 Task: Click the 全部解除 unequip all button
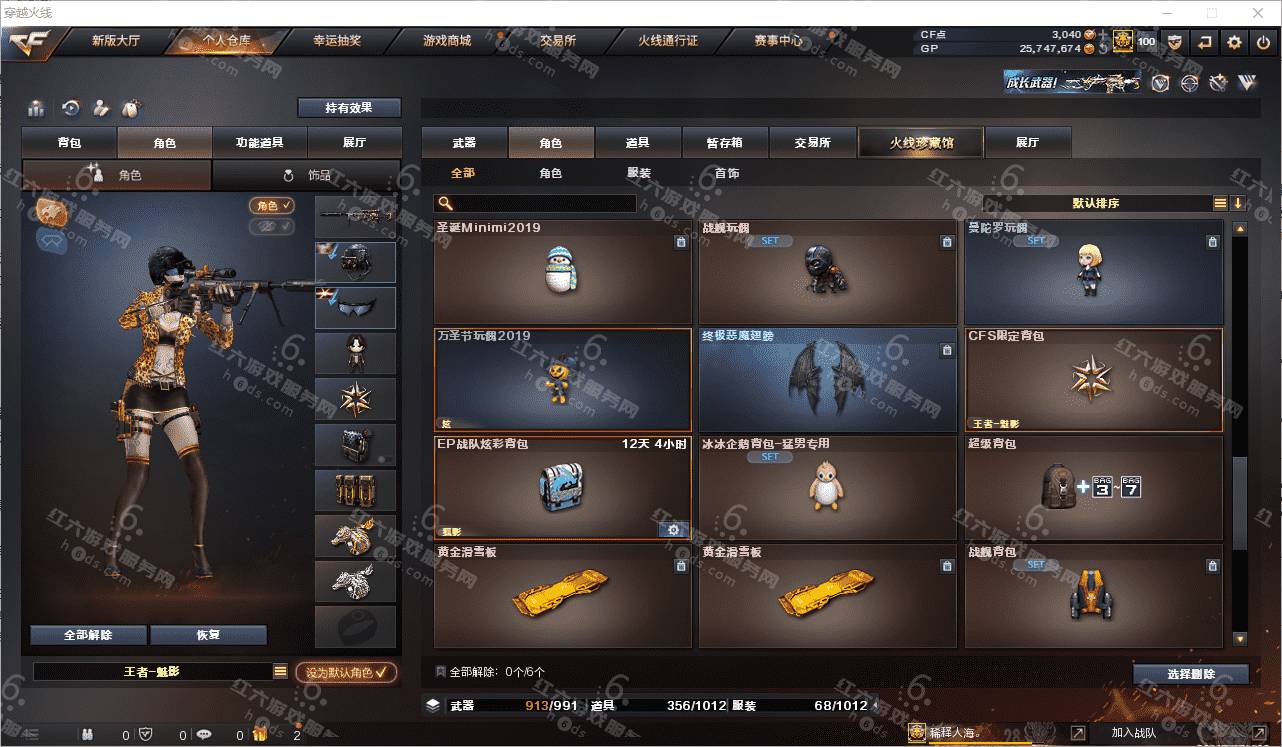(x=88, y=635)
